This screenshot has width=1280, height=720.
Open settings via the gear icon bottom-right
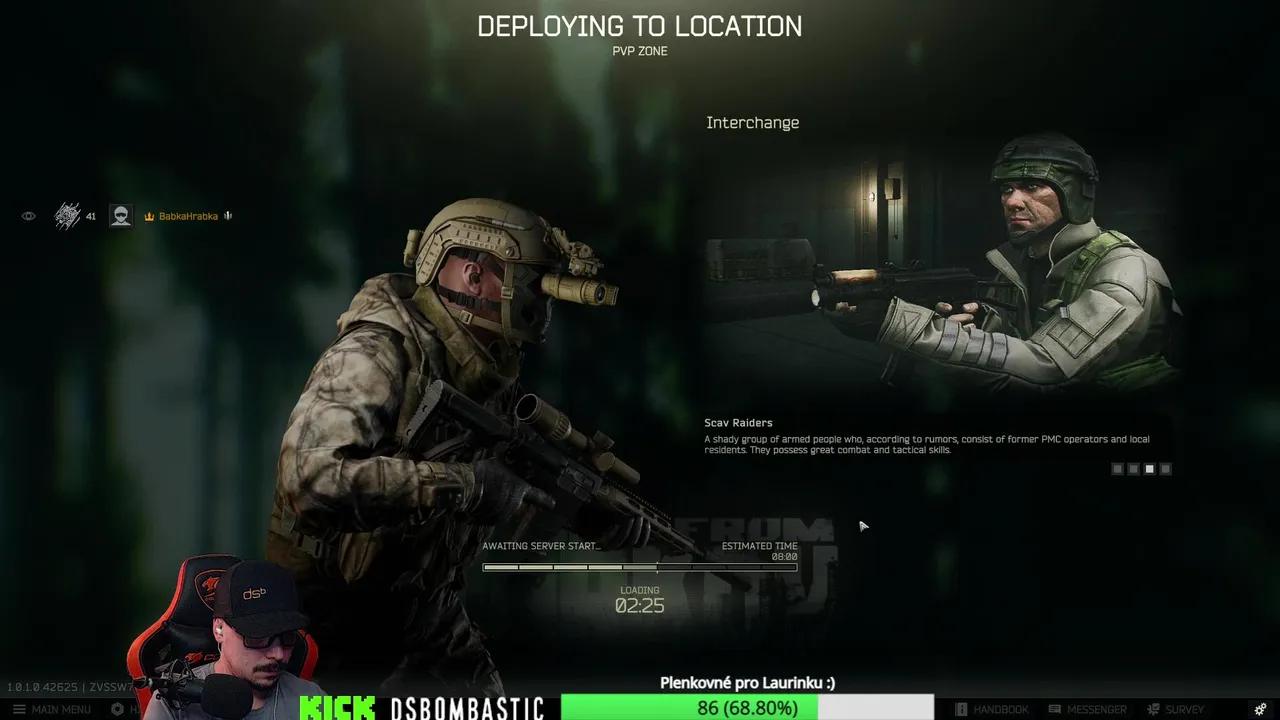coord(1262,709)
